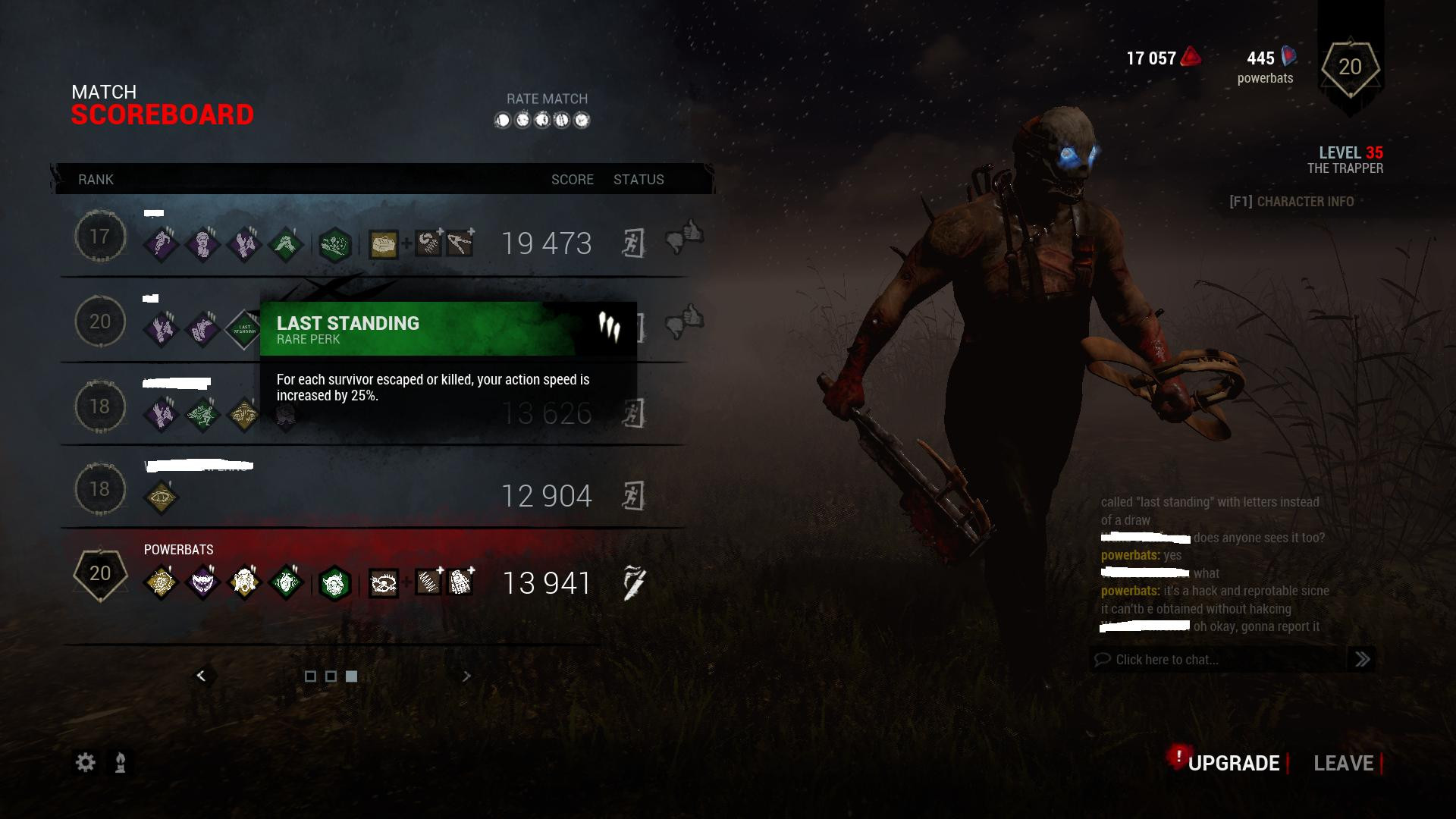This screenshot has height=819, width=1456.
Task: Click the killer's bear trap power icon
Action: [384, 583]
